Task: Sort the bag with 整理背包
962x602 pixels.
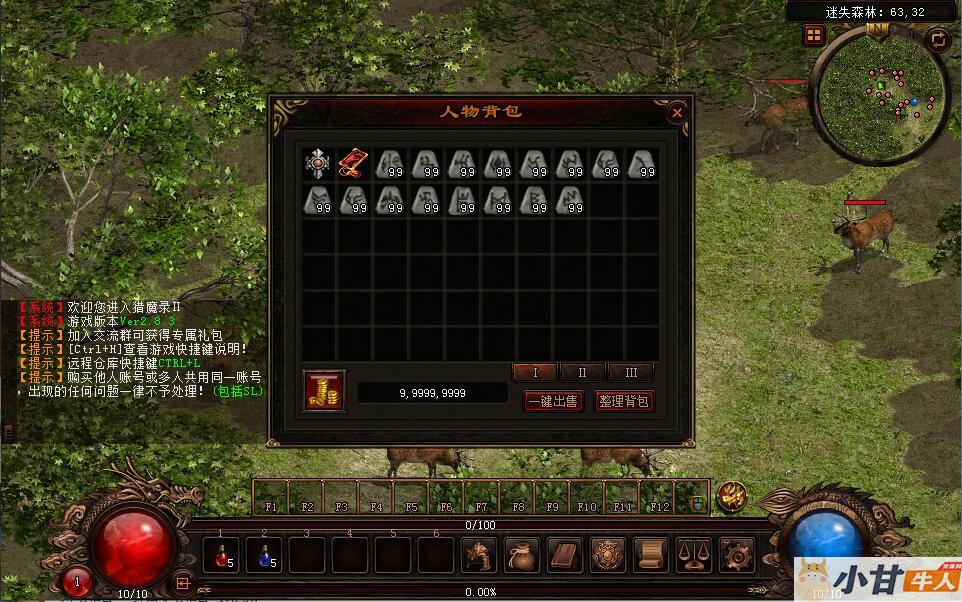Action: (x=624, y=401)
